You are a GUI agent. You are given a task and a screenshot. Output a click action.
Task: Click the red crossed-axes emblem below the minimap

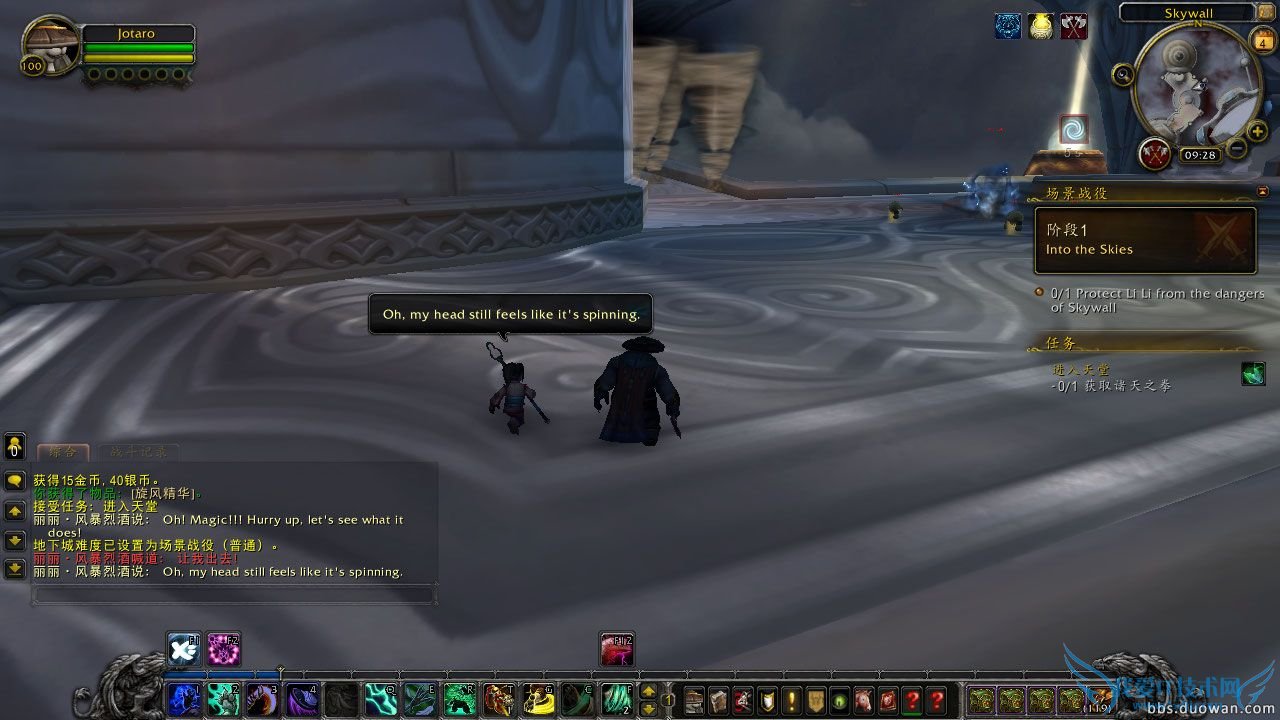1155,154
